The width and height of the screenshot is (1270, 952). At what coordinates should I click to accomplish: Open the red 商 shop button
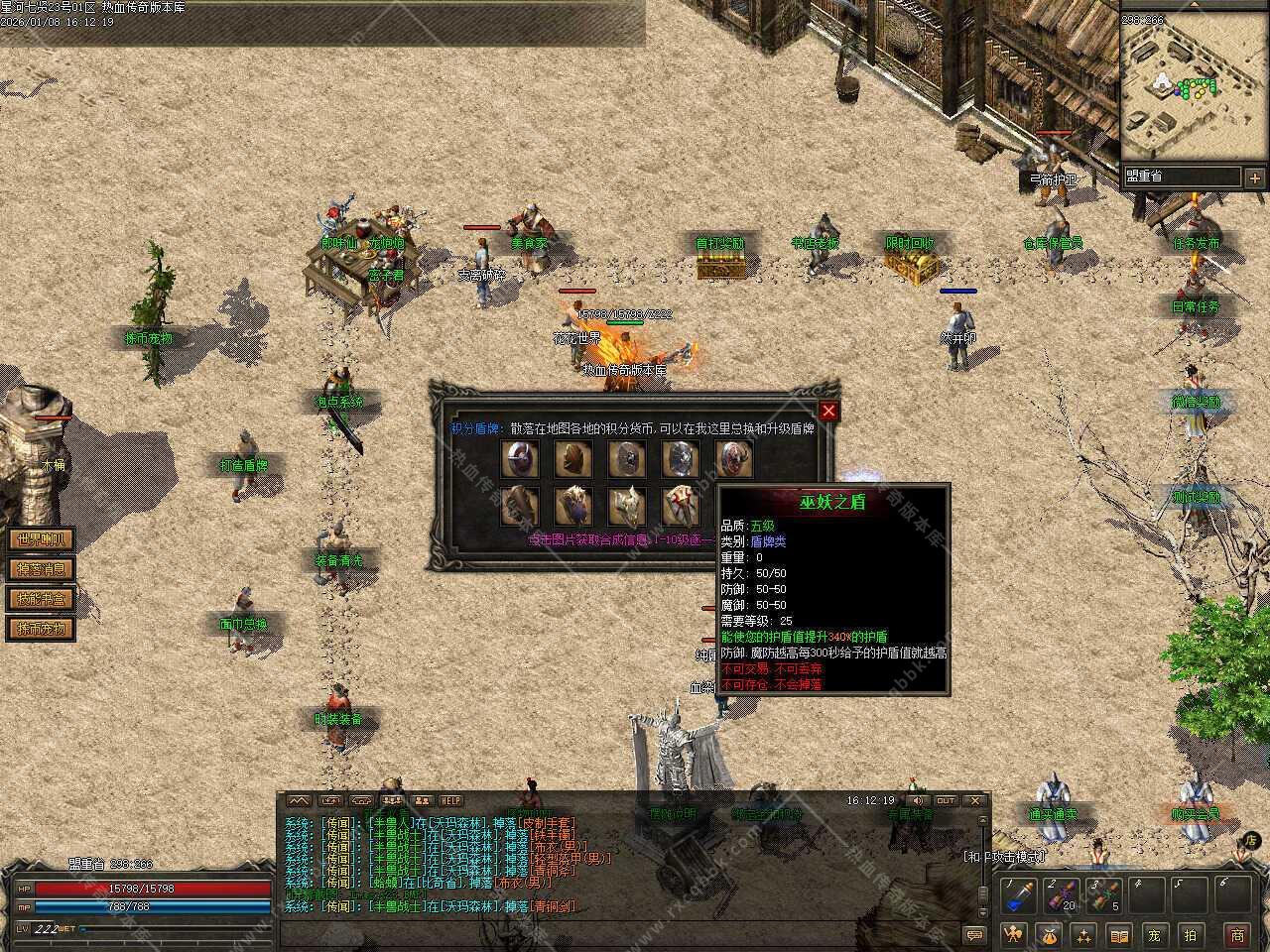tap(1236, 934)
